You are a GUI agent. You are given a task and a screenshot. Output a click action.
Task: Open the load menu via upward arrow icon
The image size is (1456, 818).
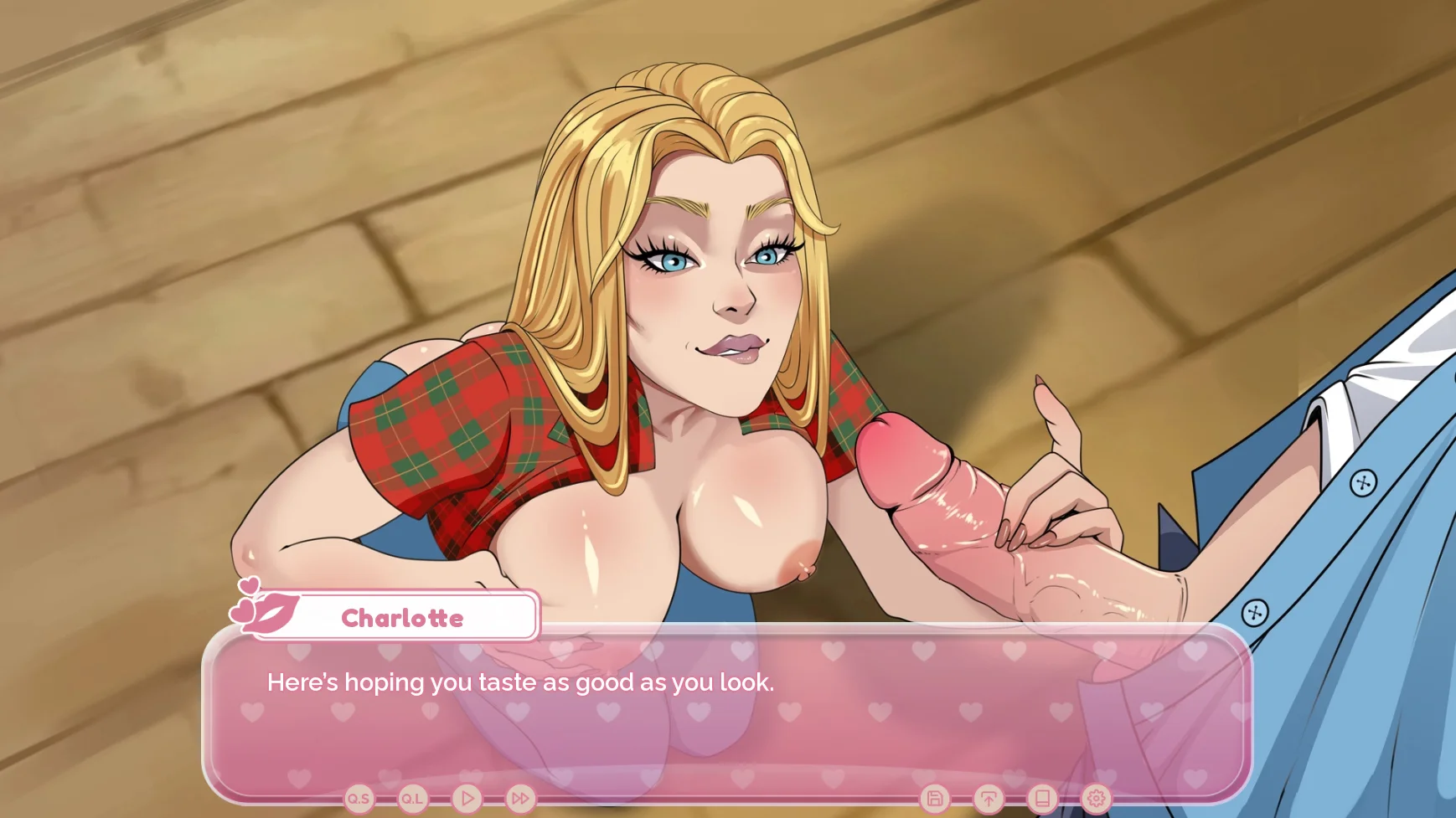[x=989, y=799]
